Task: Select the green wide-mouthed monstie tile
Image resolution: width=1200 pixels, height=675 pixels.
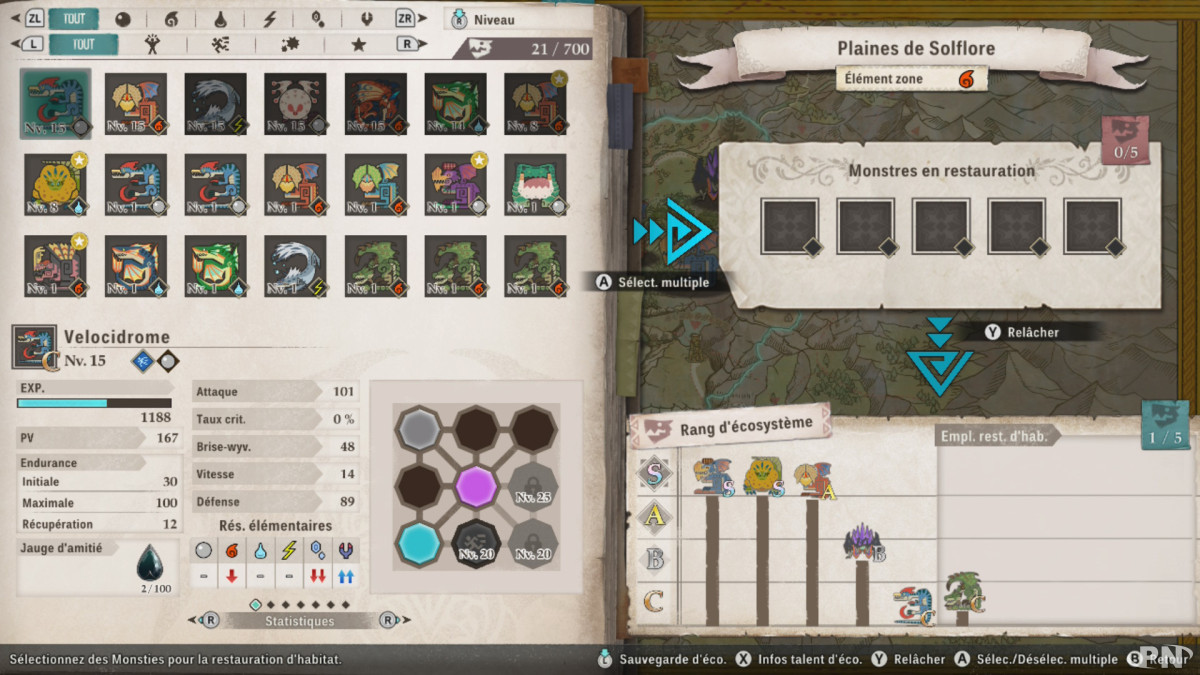Action: [535, 184]
